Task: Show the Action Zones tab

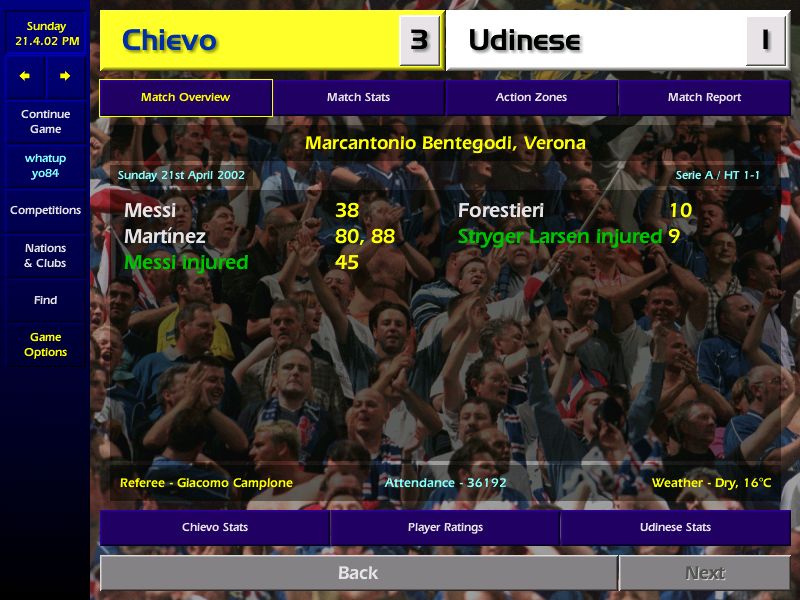Action: pyautogui.click(x=531, y=97)
